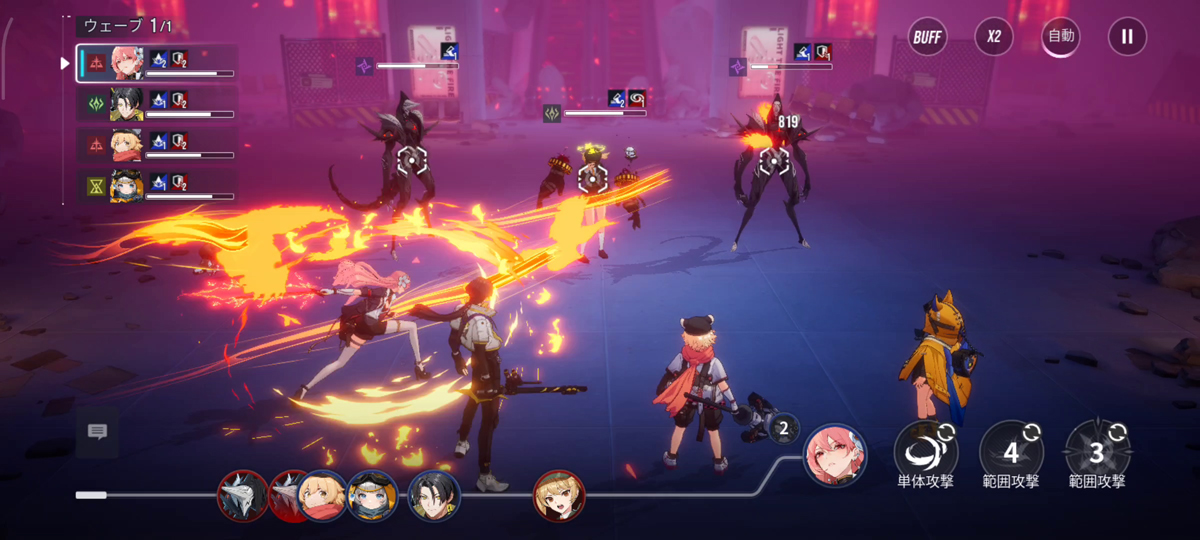Target the center enemy's hexagon marker
1200x540 pixels.
point(593,178)
